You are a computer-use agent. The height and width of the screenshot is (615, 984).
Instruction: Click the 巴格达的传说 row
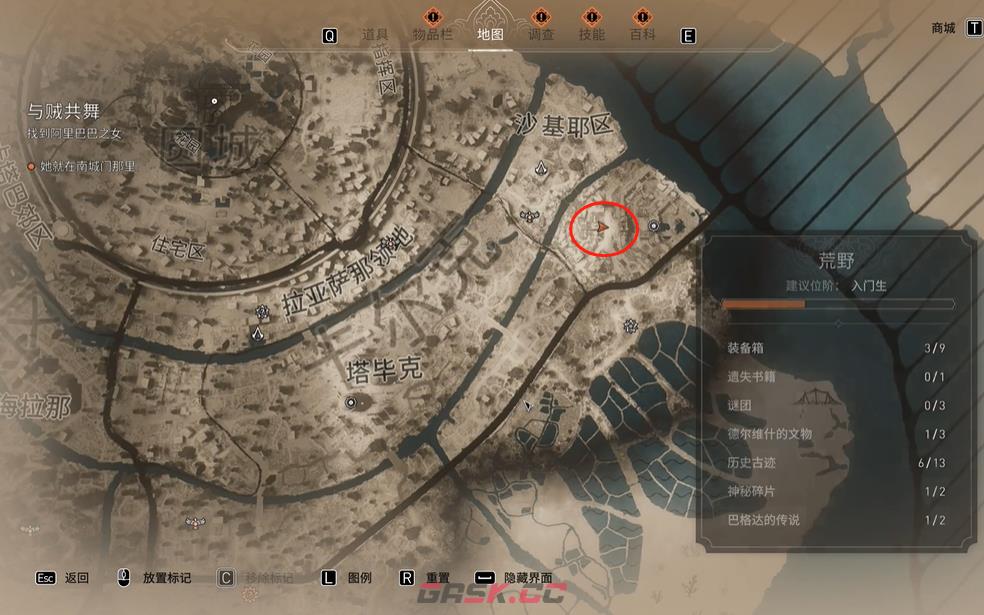coord(836,520)
